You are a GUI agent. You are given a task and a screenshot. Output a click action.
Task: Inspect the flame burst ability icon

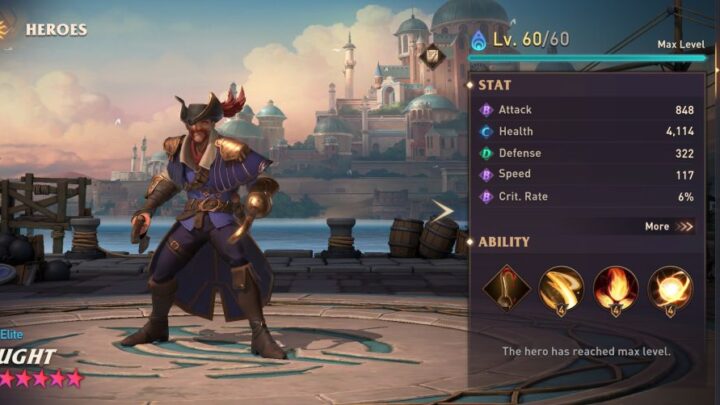(615, 288)
